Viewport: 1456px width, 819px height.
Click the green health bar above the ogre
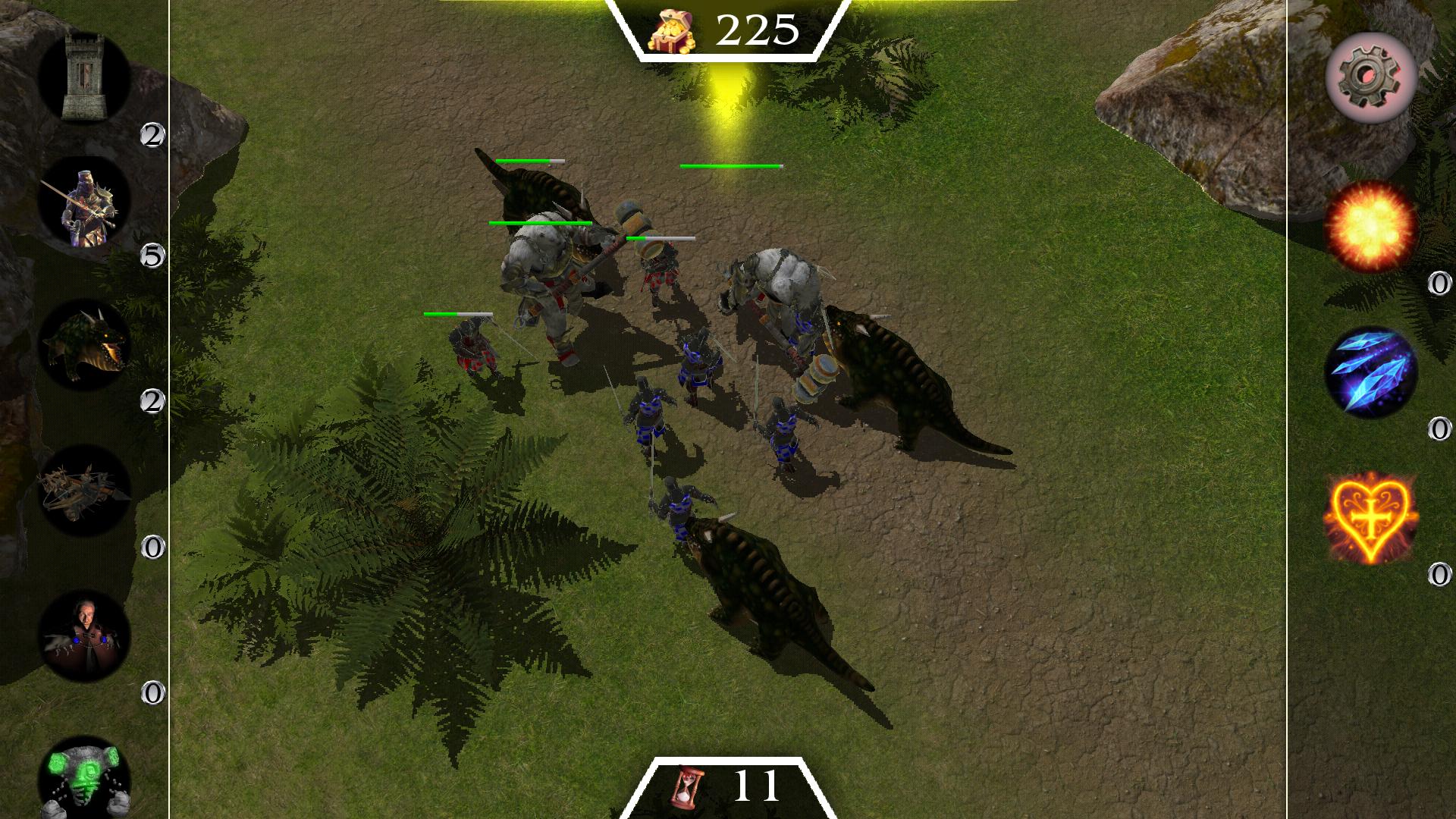pos(538,223)
